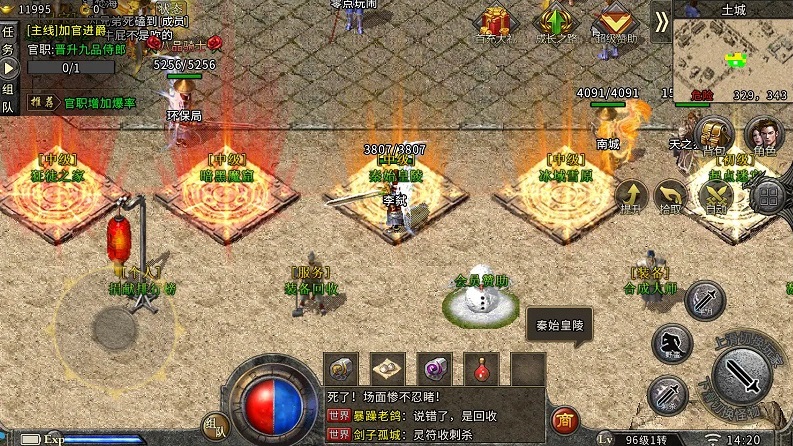
Task: Open the 角色 character sheet
Action: pos(765,135)
